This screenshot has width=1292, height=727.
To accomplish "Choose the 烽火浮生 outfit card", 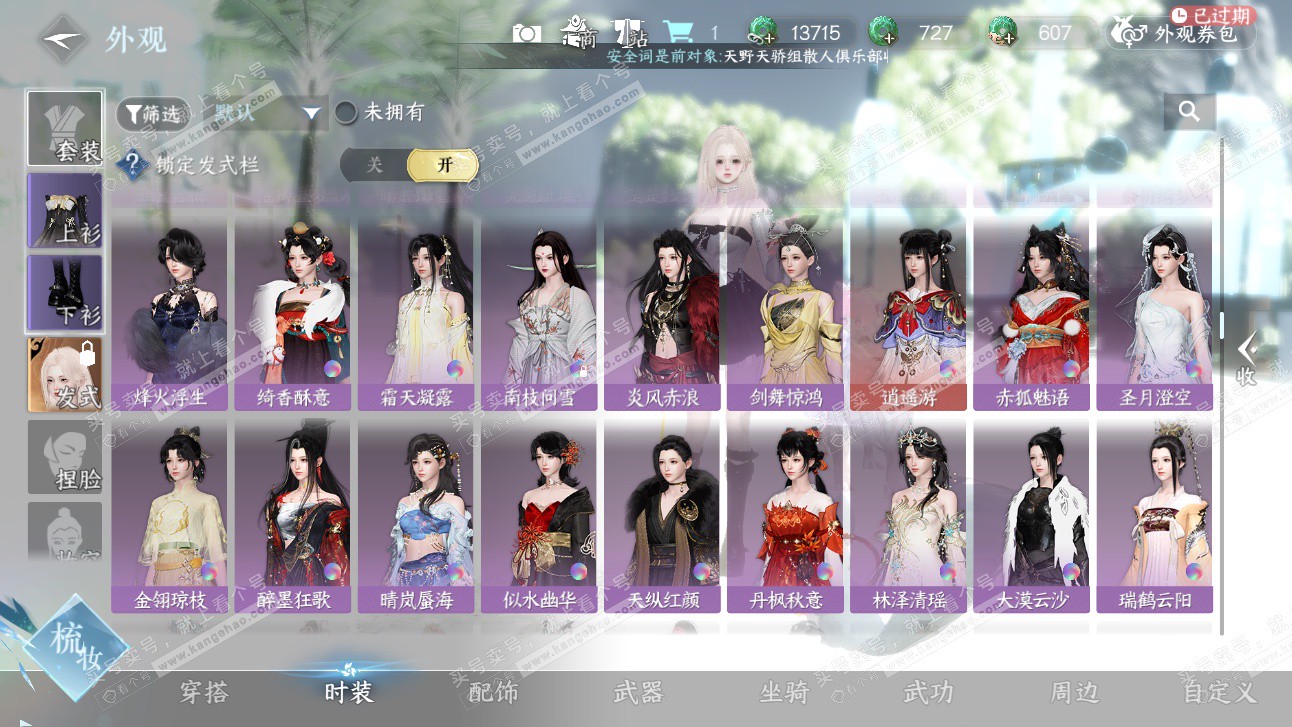I will coord(170,310).
